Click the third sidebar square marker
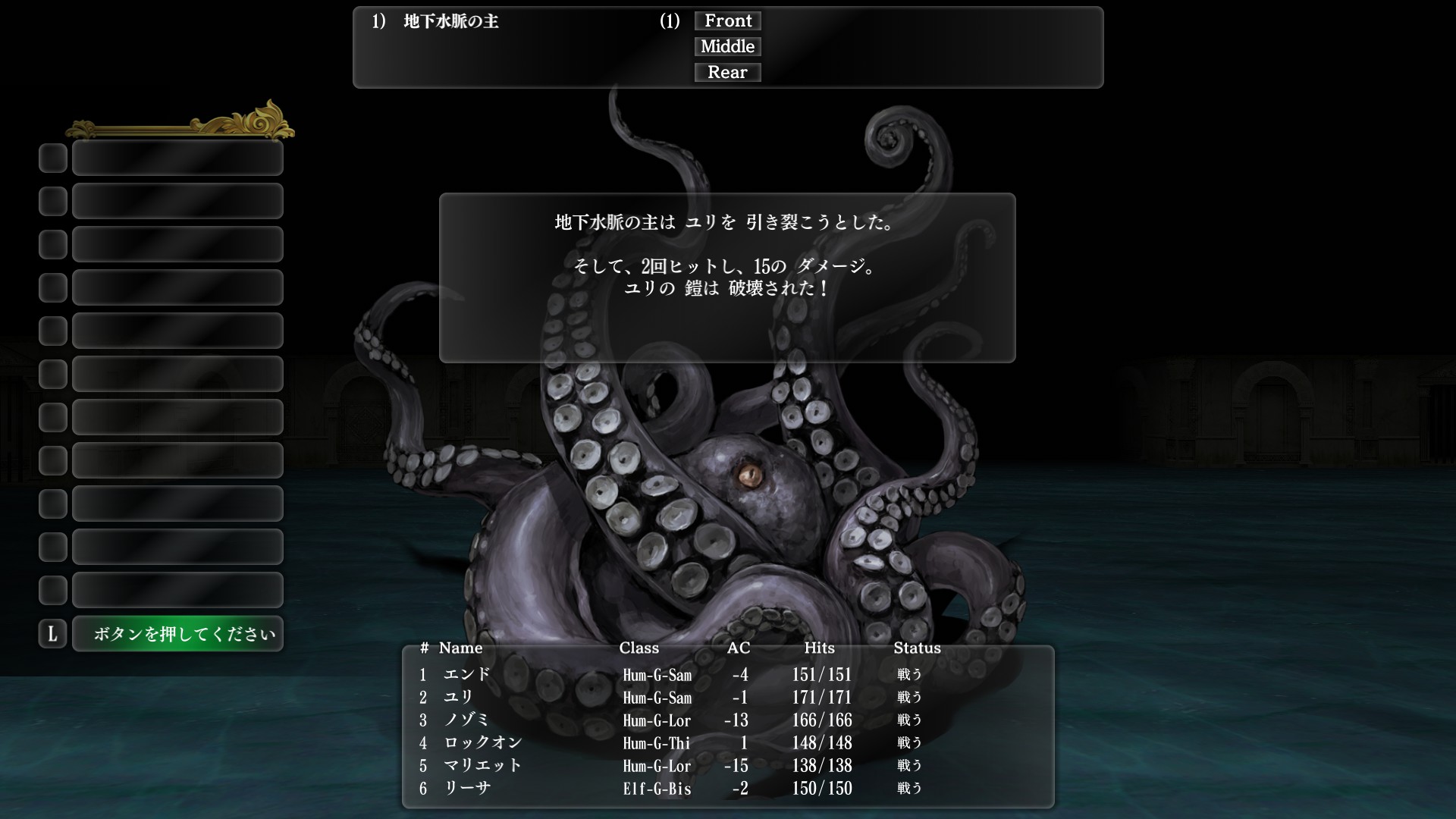The width and height of the screenshot is (1456, 819). click(x=52, y=244)
